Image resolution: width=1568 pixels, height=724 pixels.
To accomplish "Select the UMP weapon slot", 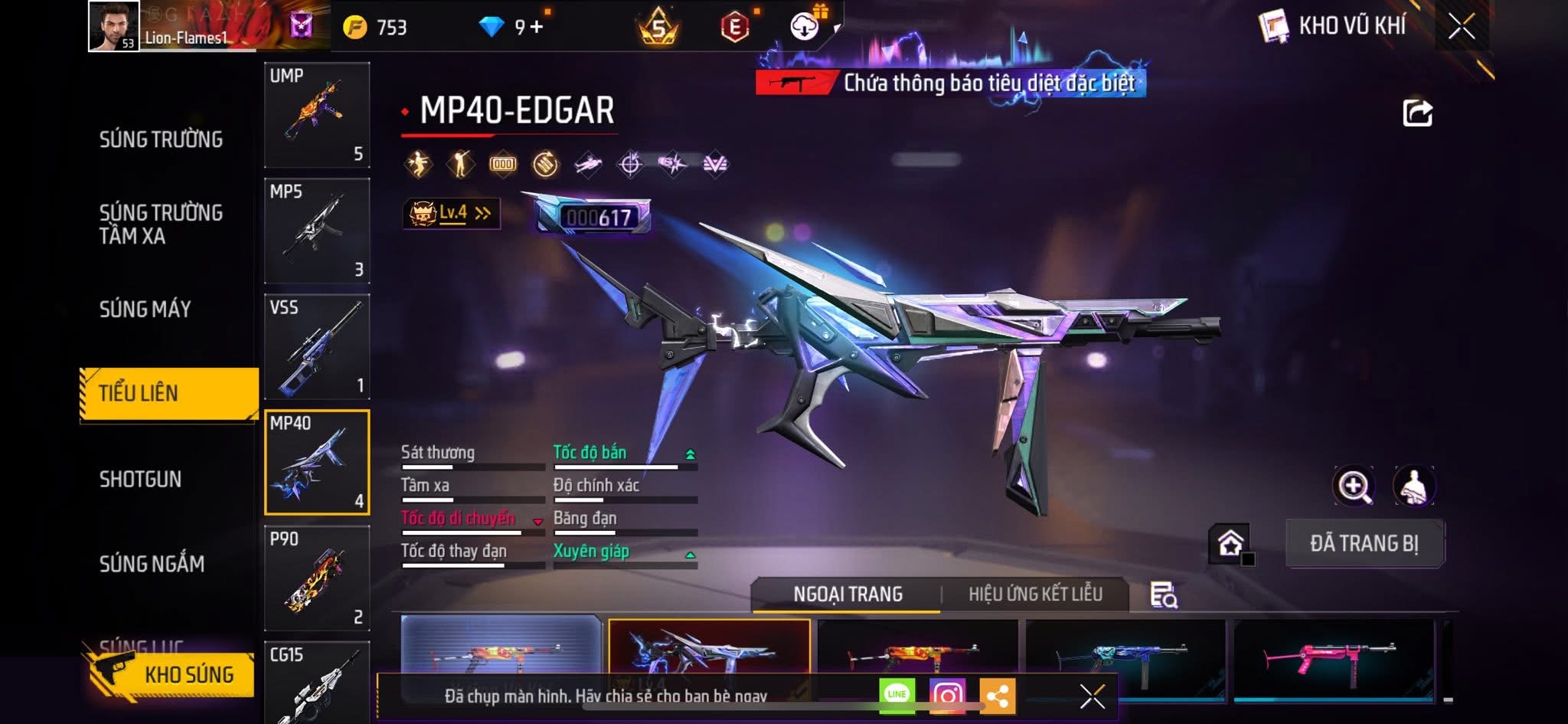I will (x=317, y=115).
